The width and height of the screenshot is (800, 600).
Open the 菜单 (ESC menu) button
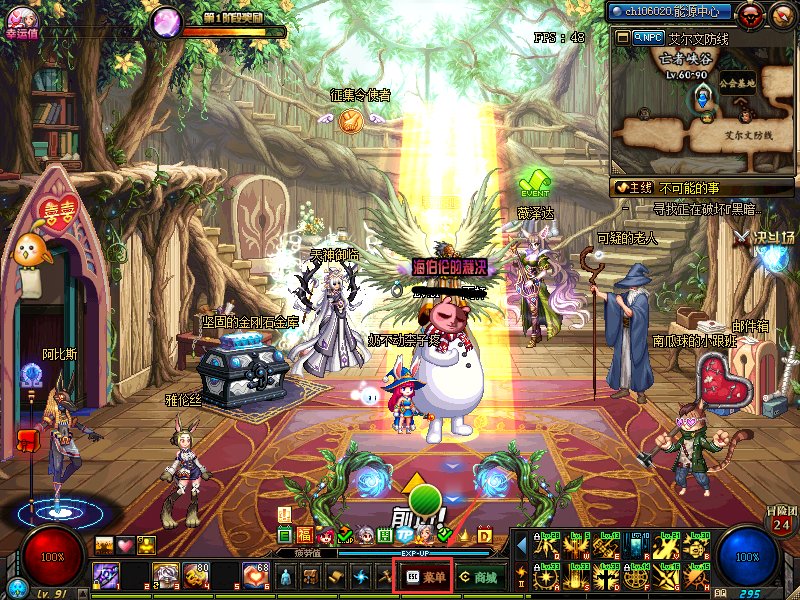click(425, 576)
